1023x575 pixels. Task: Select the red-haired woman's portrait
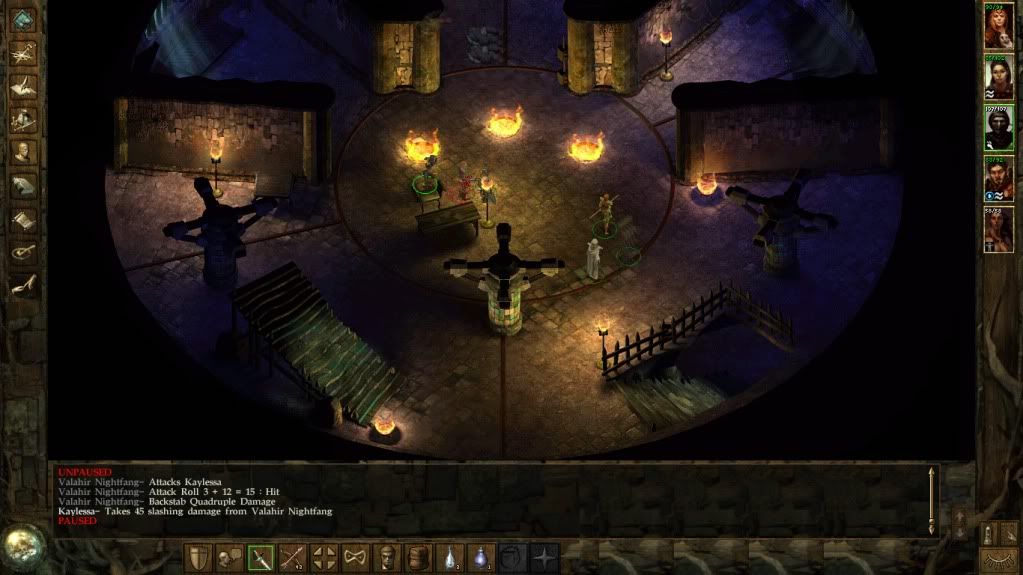(997, 28)
